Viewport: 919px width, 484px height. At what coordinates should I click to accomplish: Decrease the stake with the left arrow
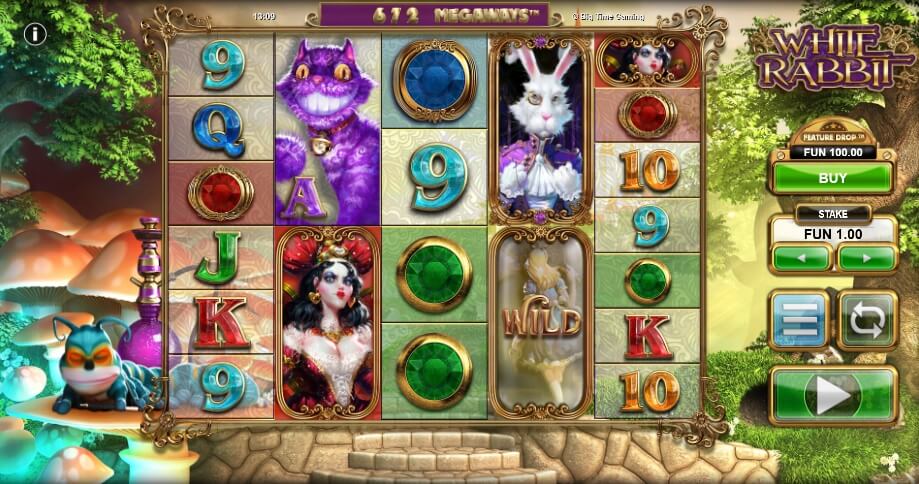pyautogui.click(x=801, y=257)
